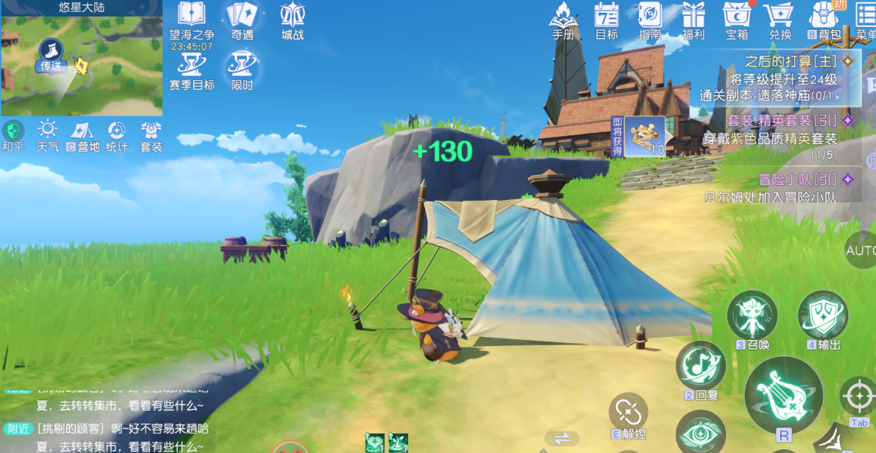Open the 奇遇 cards event
The height and width of the screenshot is (453, 876).
click(x=242, y=18)
